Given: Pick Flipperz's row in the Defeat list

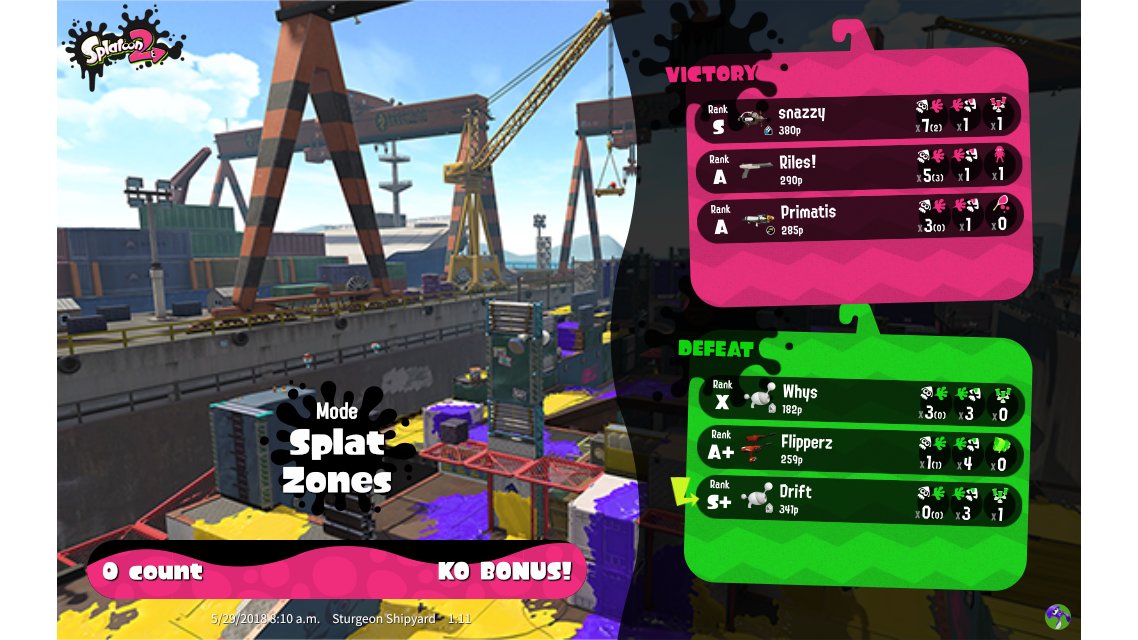Looking at the screenshot, I should tap(858, 448).
